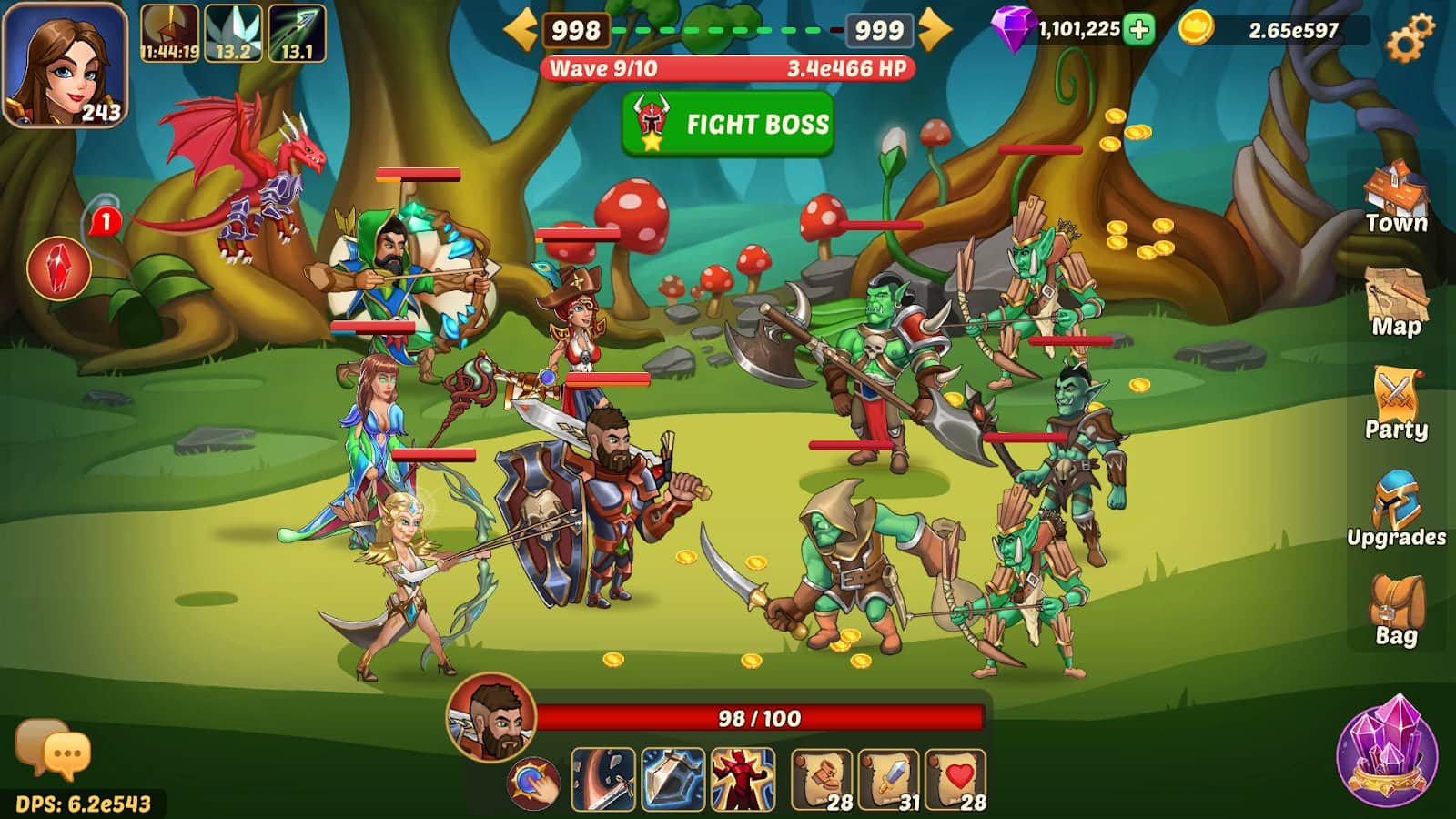Select the bearded knight hero portrait
Screen dimensions: 1456x819
point(491,717)
